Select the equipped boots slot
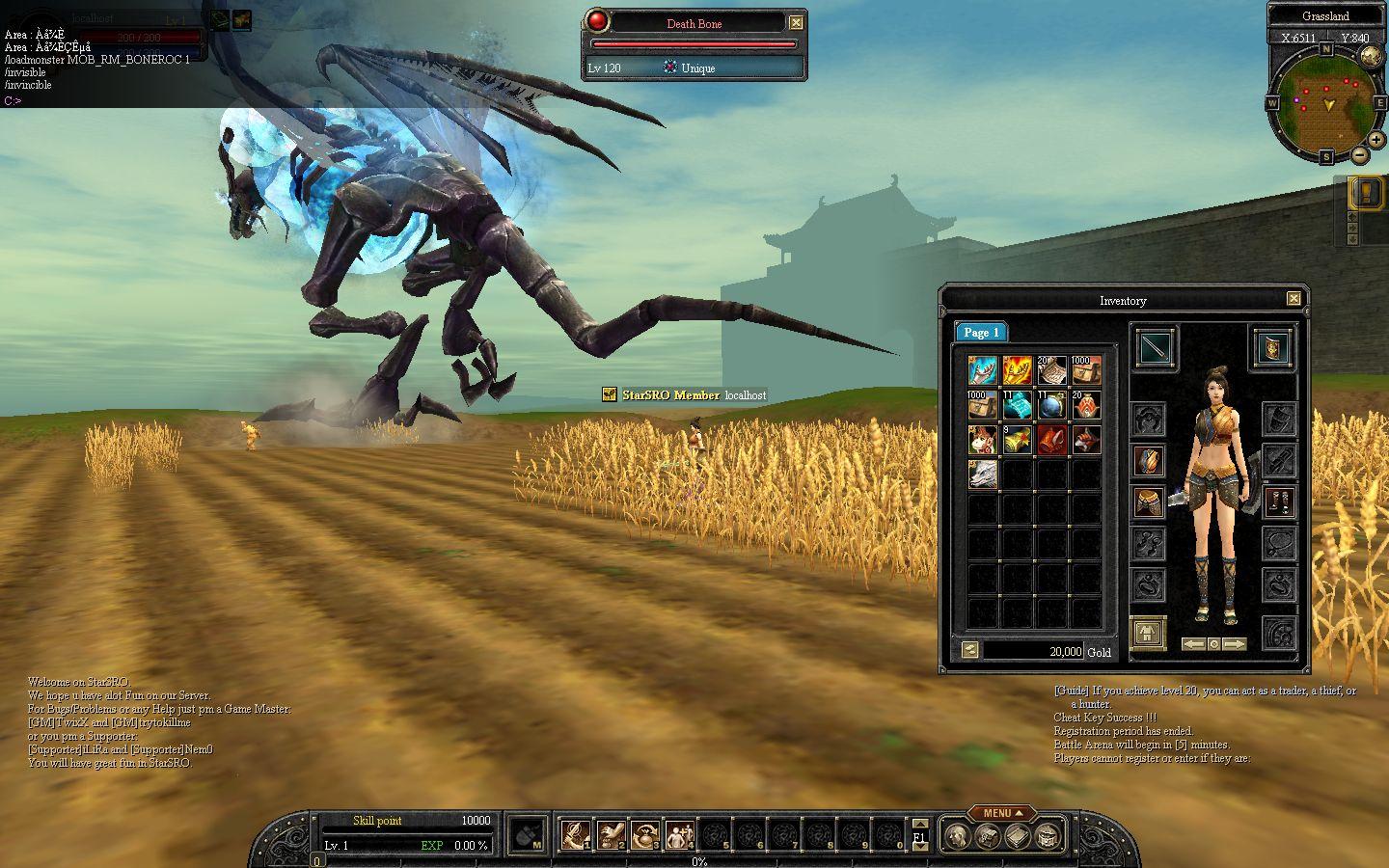Viewport: 1389px width, 868px height. coord(1279,502)
